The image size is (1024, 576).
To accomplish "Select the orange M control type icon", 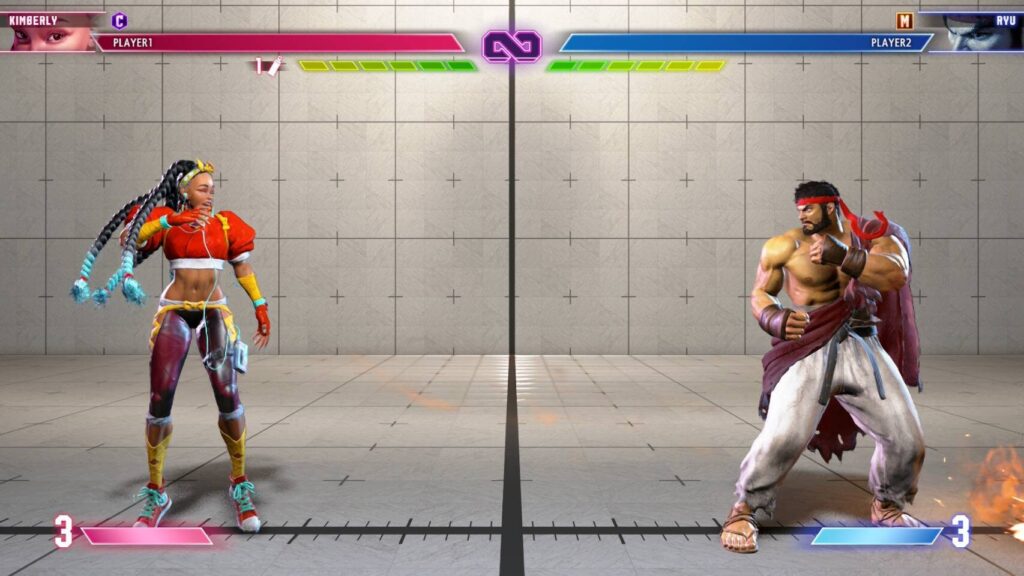I will point(904,20).
